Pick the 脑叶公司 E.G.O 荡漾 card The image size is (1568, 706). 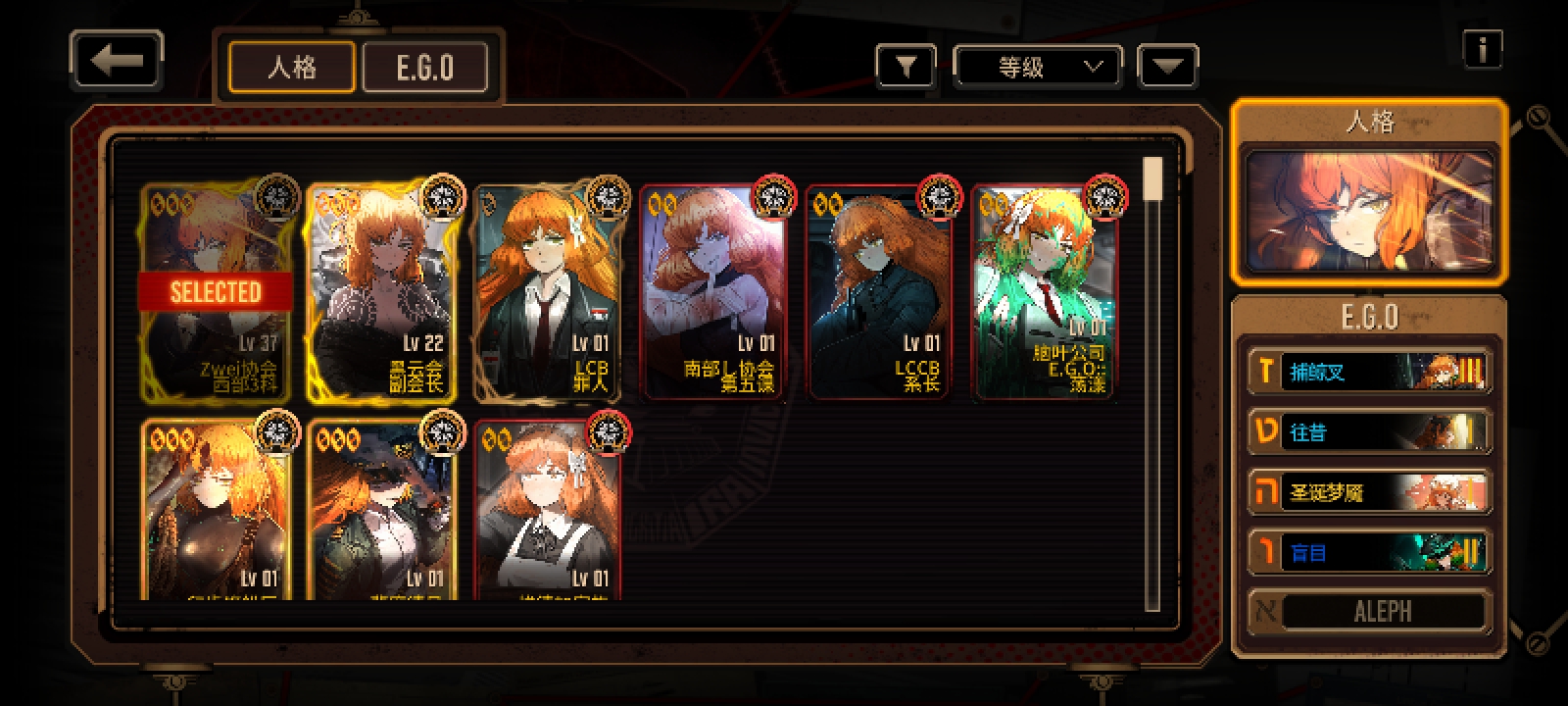pyautogui.click(x=1045, y=292)
